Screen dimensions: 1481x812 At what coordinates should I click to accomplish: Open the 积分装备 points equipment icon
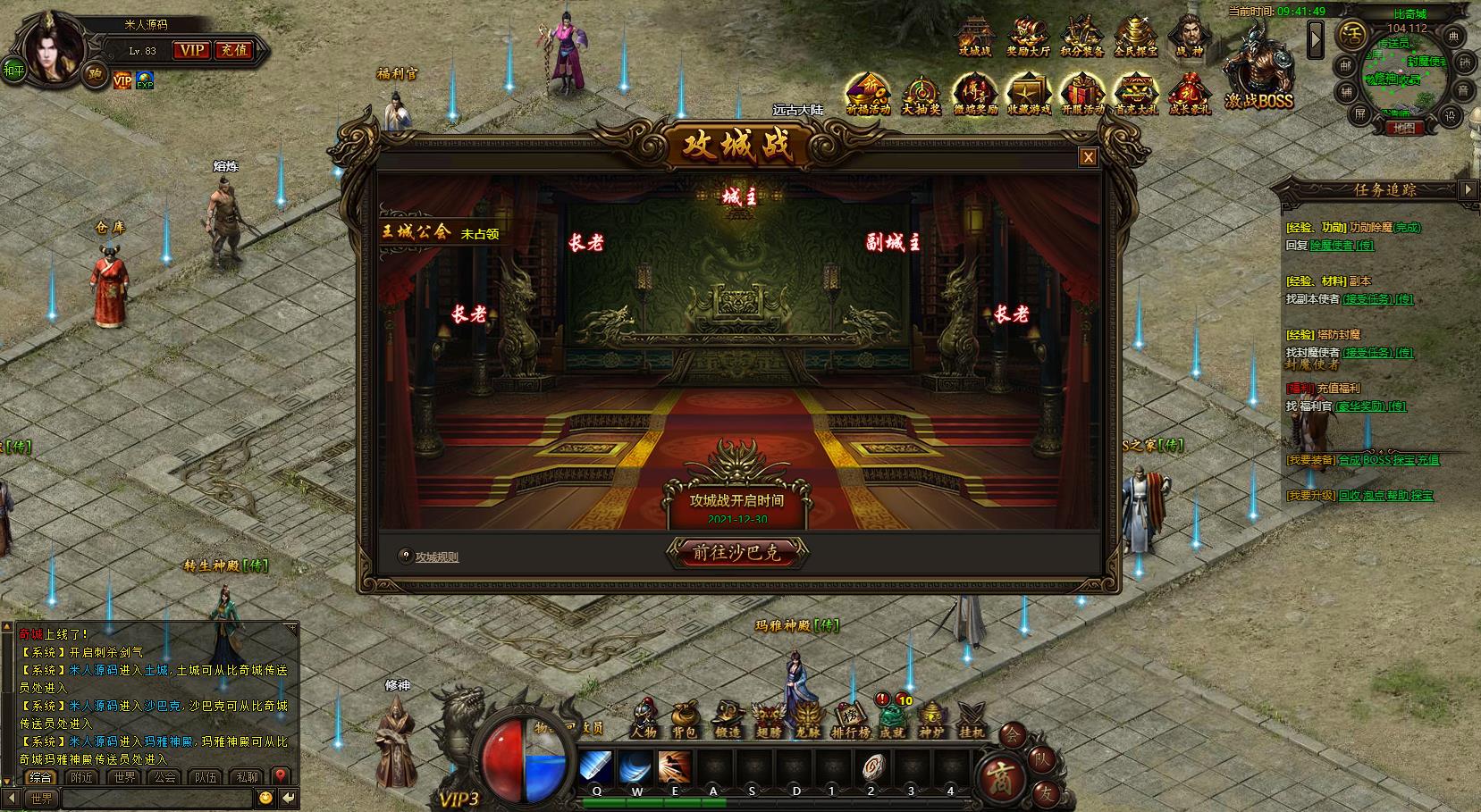coord(1081,37)
